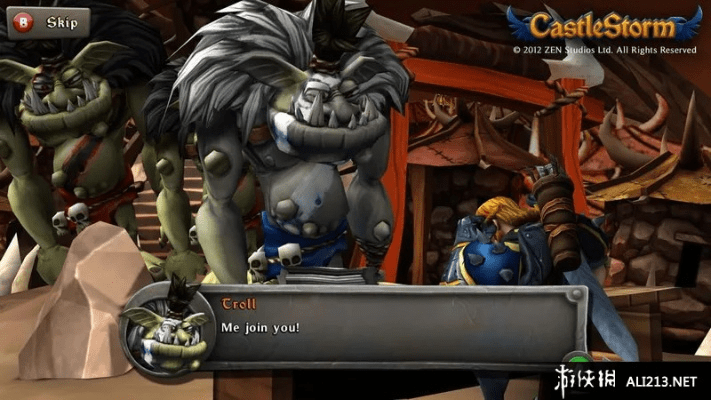The height and width of the screenshot is (400, 711).
Task: Skip the troll cutscene dialogue
Action: (x=47, y=22)
